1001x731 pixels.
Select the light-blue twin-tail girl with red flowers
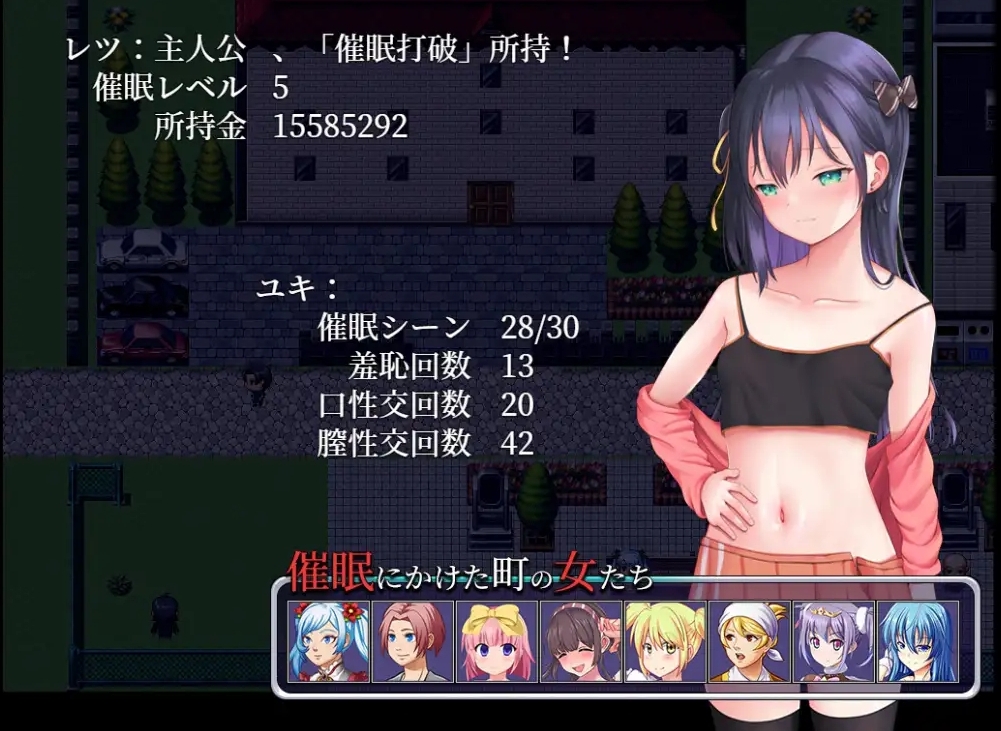click(328, 641)
